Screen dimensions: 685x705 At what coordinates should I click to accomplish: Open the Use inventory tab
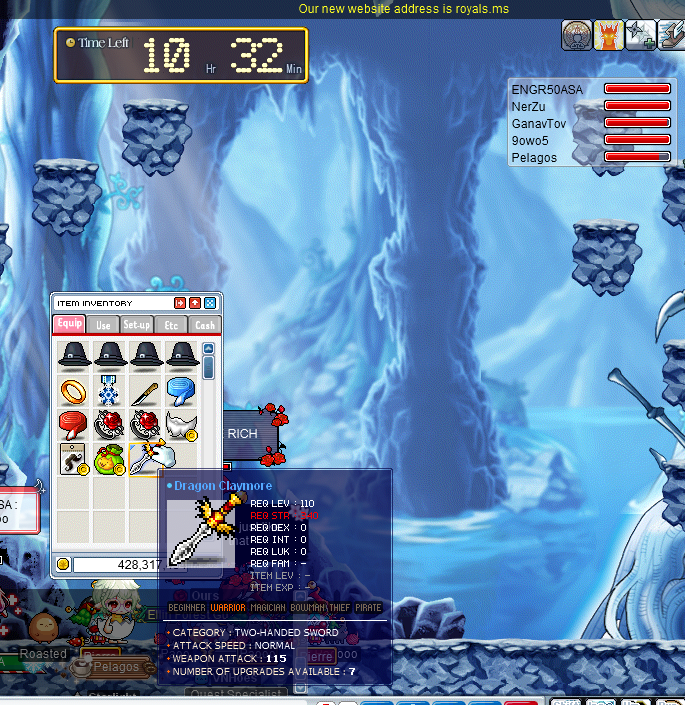tap(103, 324)
